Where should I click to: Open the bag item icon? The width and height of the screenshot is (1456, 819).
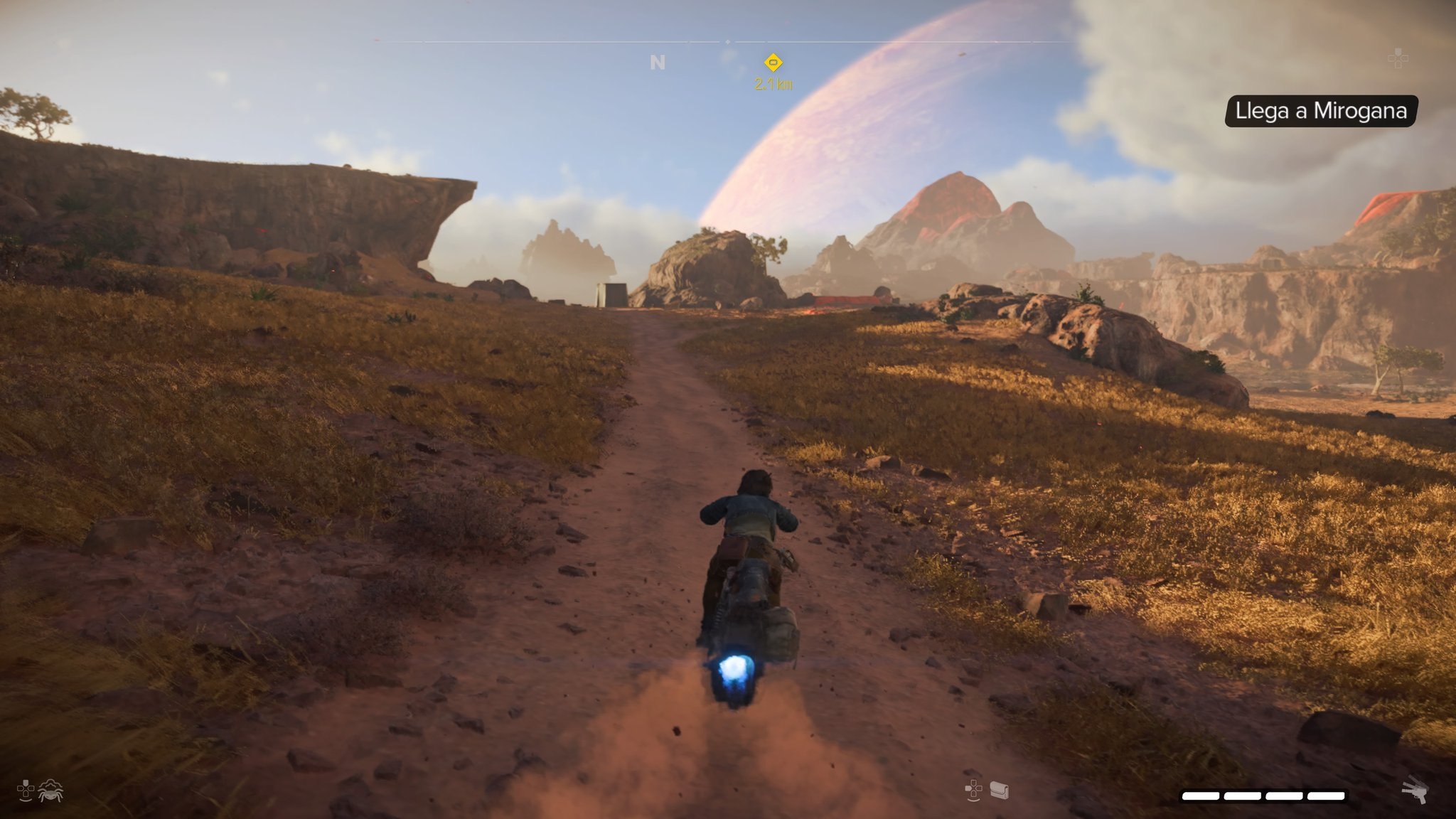coord(1000,790)
